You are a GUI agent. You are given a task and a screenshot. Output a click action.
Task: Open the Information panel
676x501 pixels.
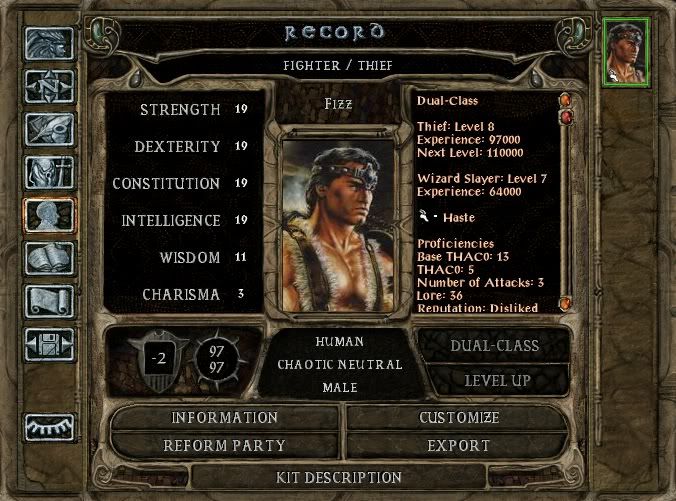(224, 418)
